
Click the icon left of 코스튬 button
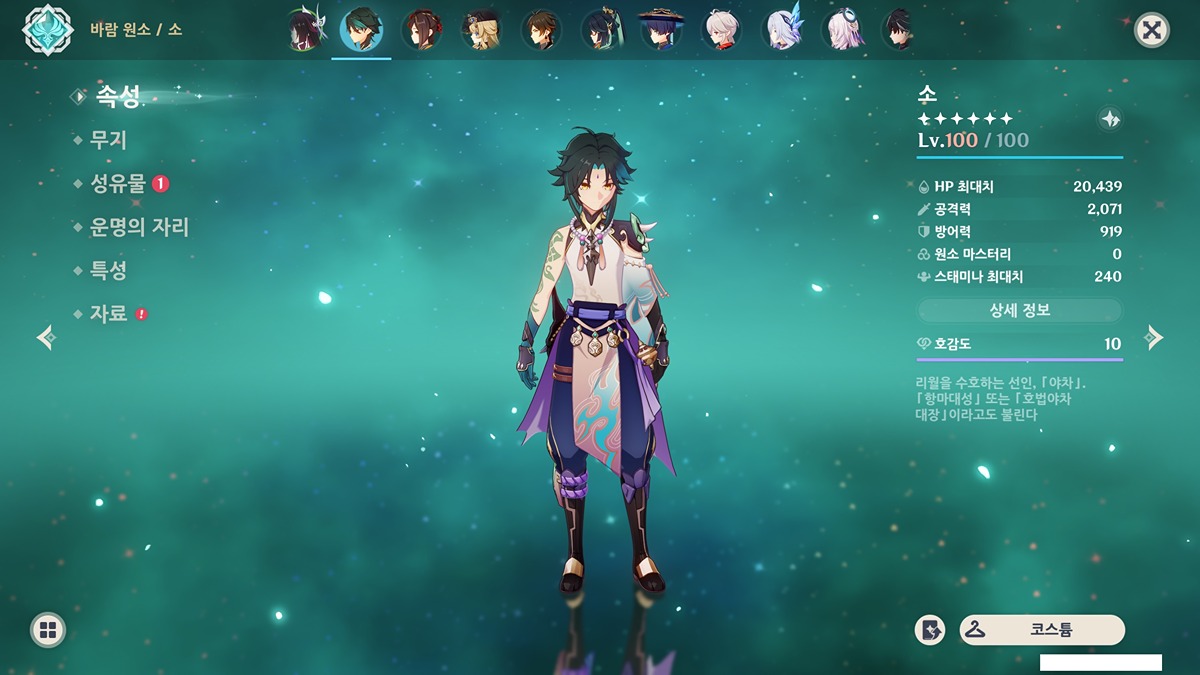pyautogui.click(x=930, y=630)
